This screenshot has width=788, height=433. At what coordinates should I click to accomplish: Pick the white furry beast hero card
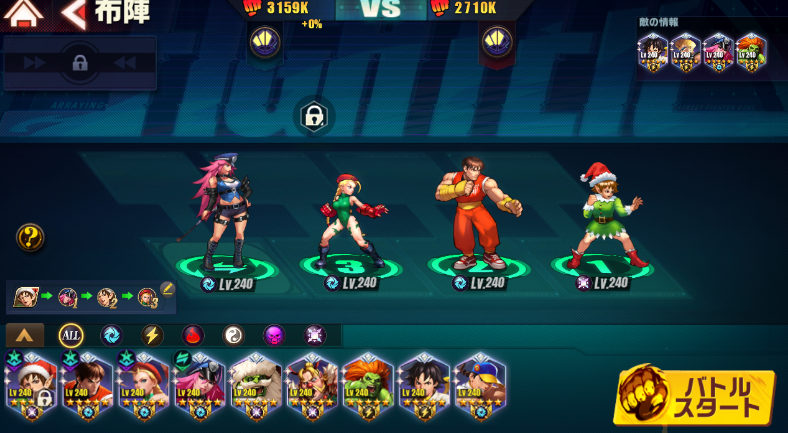coord(255,388)
